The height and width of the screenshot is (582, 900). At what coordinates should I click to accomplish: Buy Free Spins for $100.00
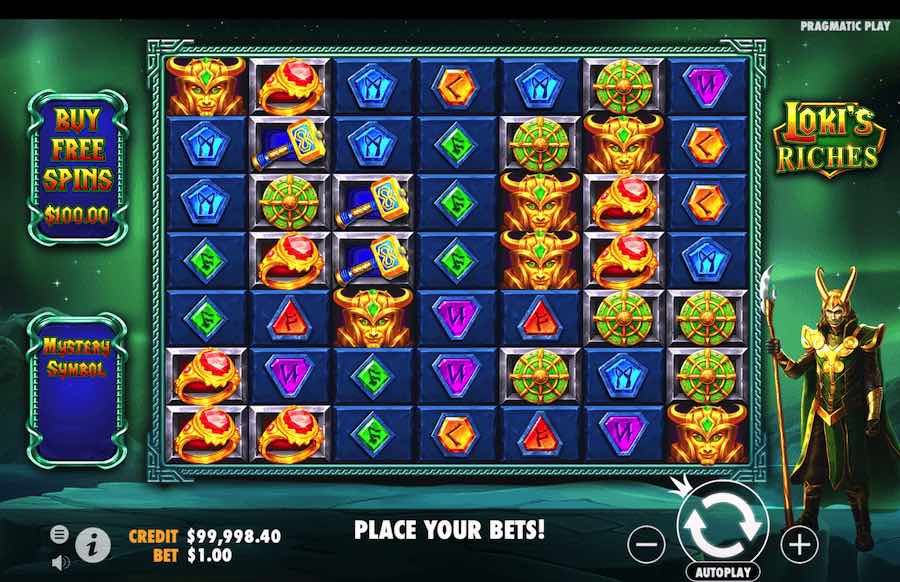pyautogui.click(x=77, y=167)
